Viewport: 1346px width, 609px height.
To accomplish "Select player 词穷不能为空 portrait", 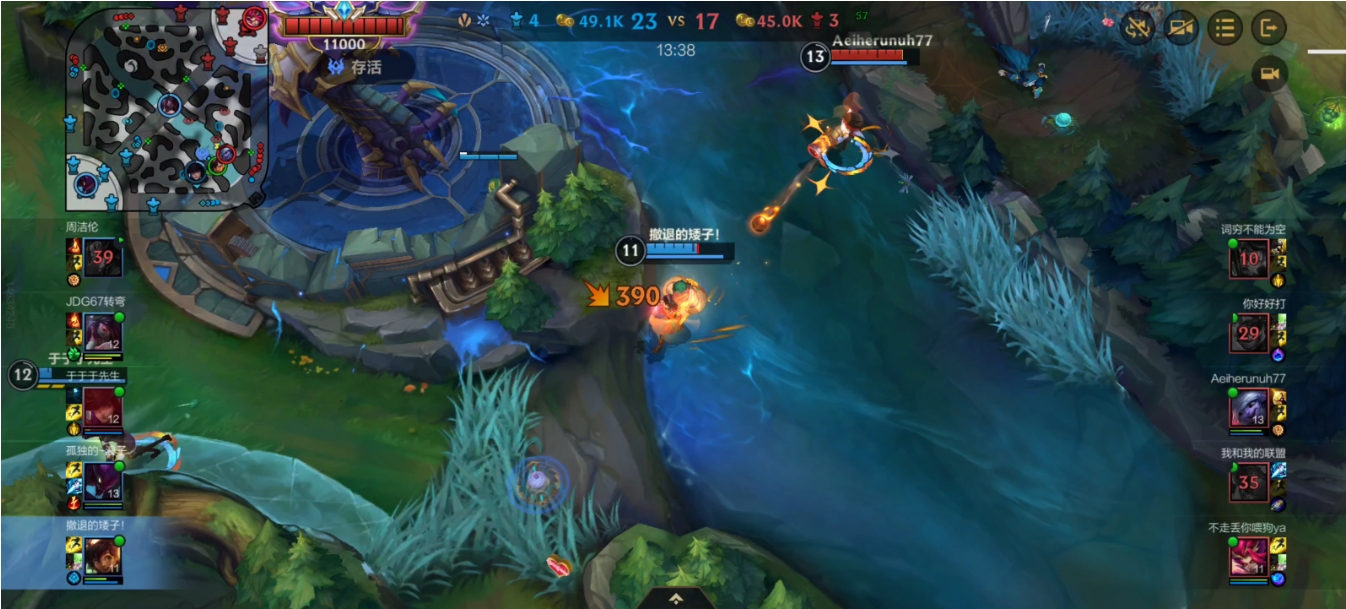I will tap(1250, 259).
